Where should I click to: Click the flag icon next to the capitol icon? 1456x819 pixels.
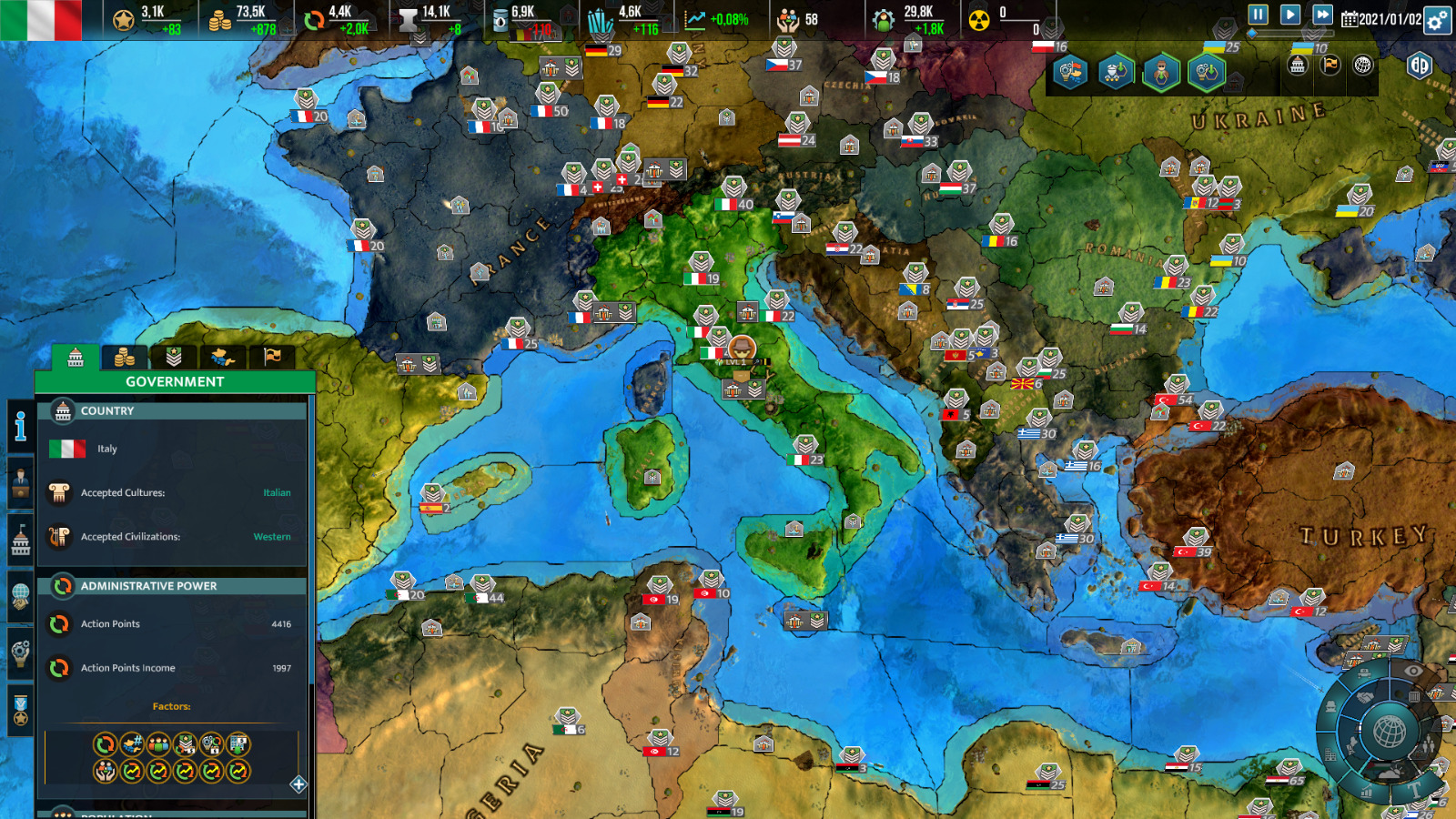(1330, 66)
